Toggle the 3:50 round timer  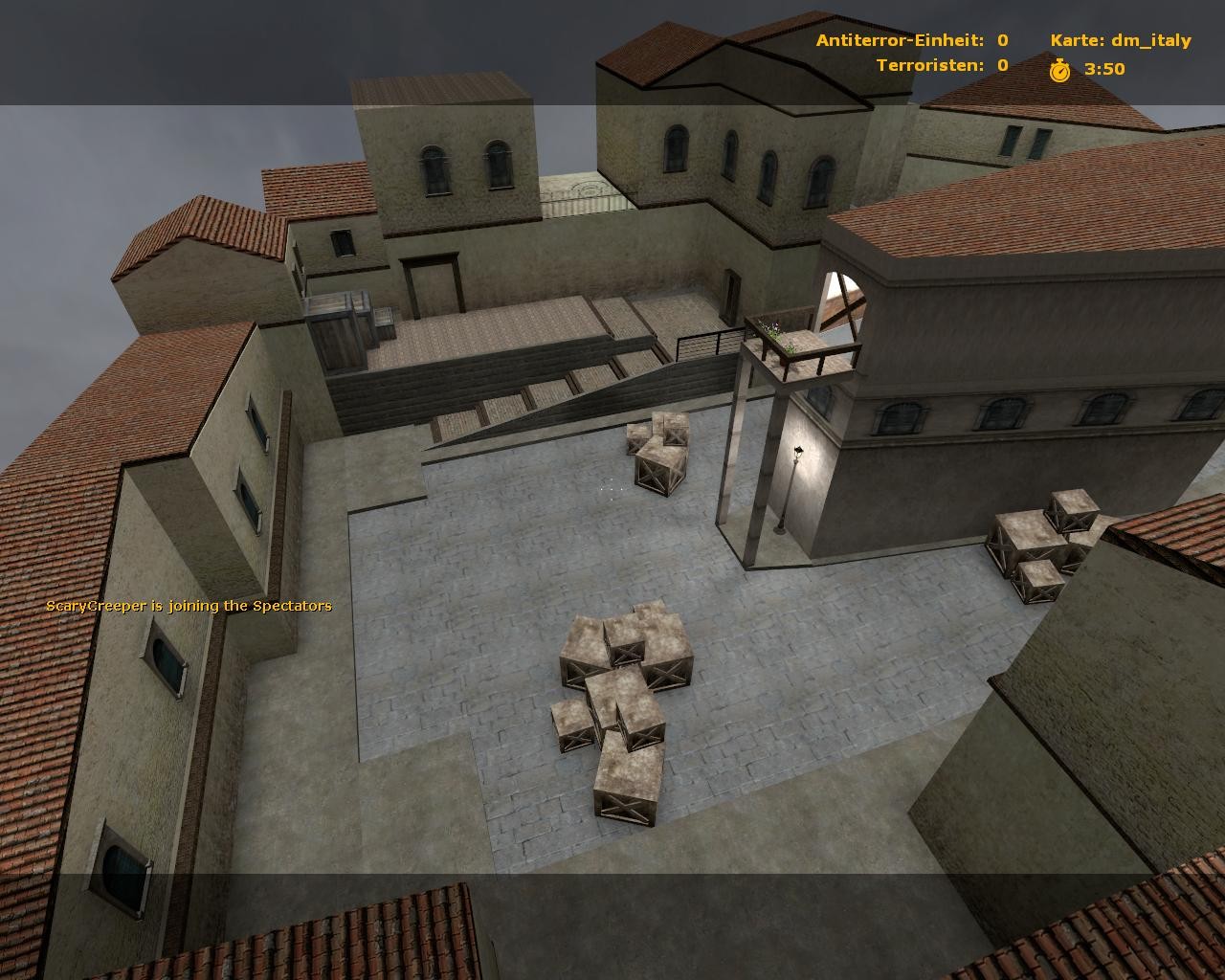(1105, 69)
